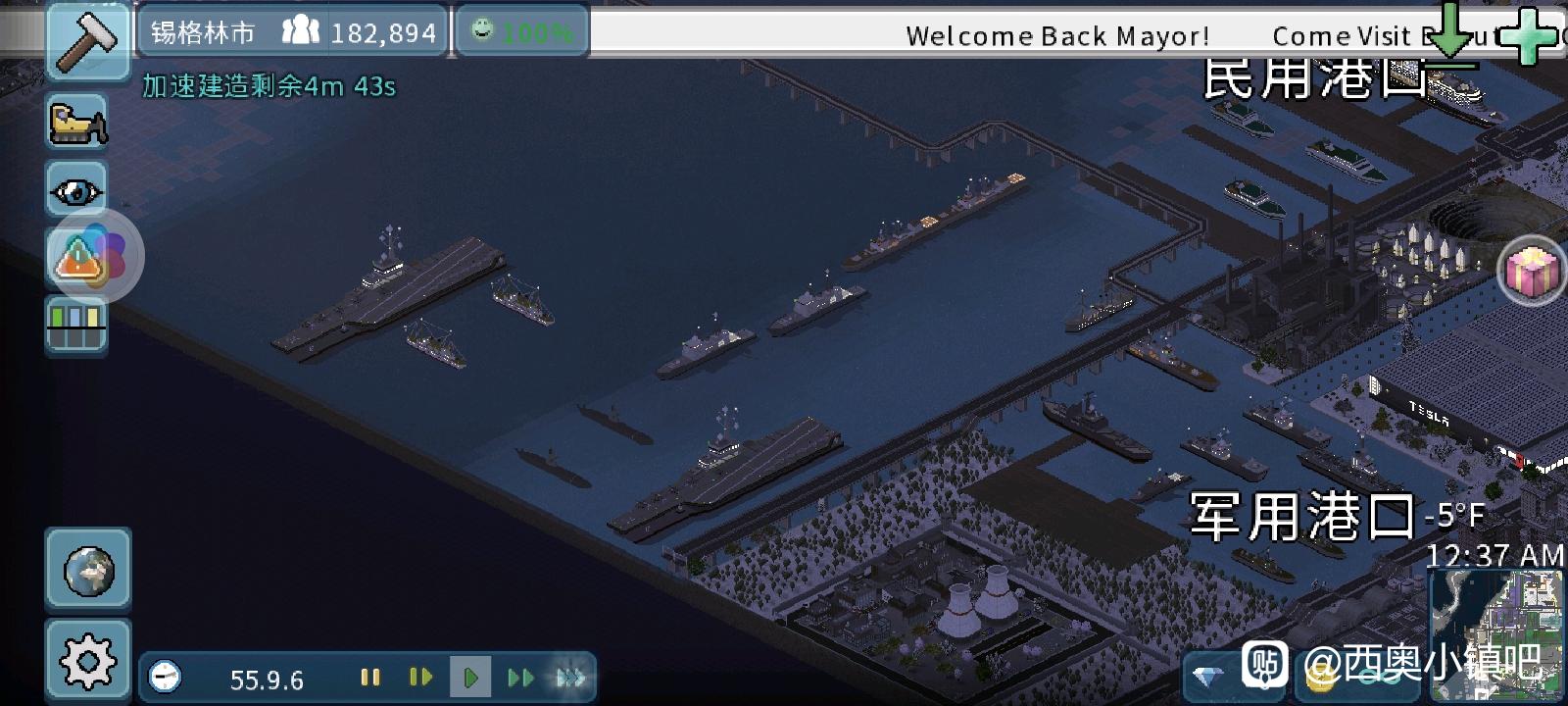The height and width of the screenshot is (706, 1568).
Task: Set speed to normal single-arrow play
Action: tap(470, 678)
